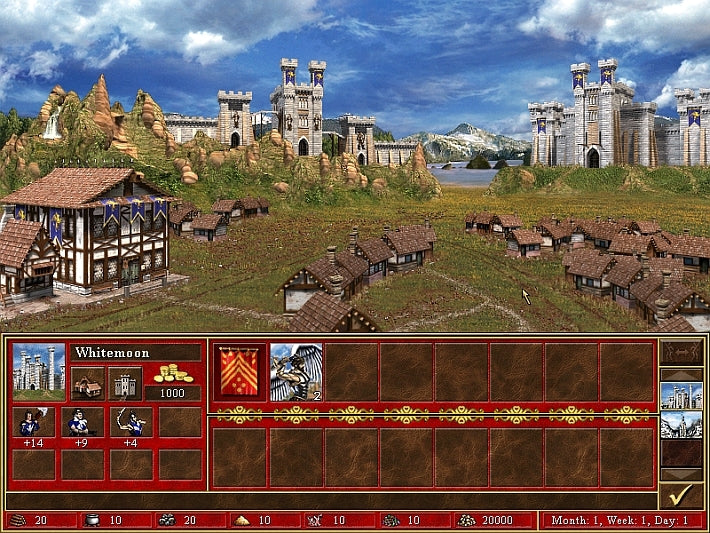Click the red garrison banner flag
710x533 pixels.
point(240,372)
